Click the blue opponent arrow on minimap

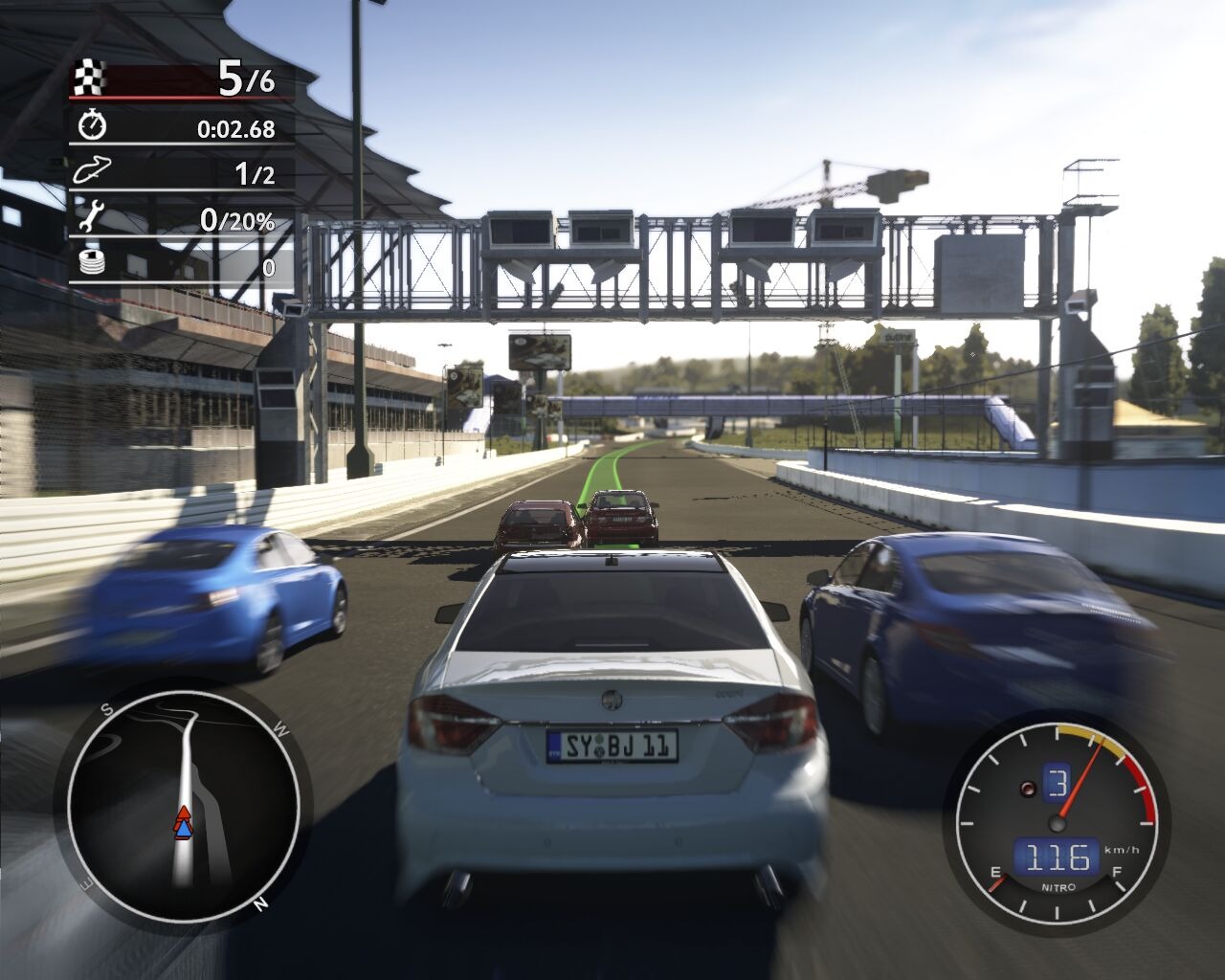[x=184, y=830]
